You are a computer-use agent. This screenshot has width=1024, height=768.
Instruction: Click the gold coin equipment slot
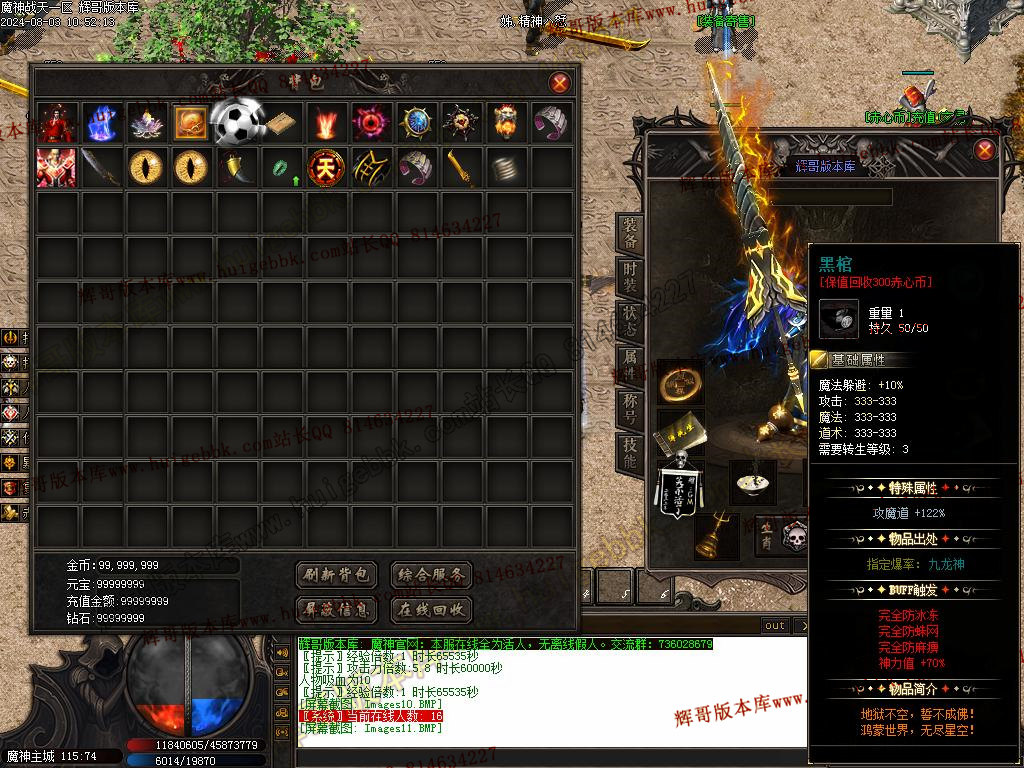tap(680, 384)
